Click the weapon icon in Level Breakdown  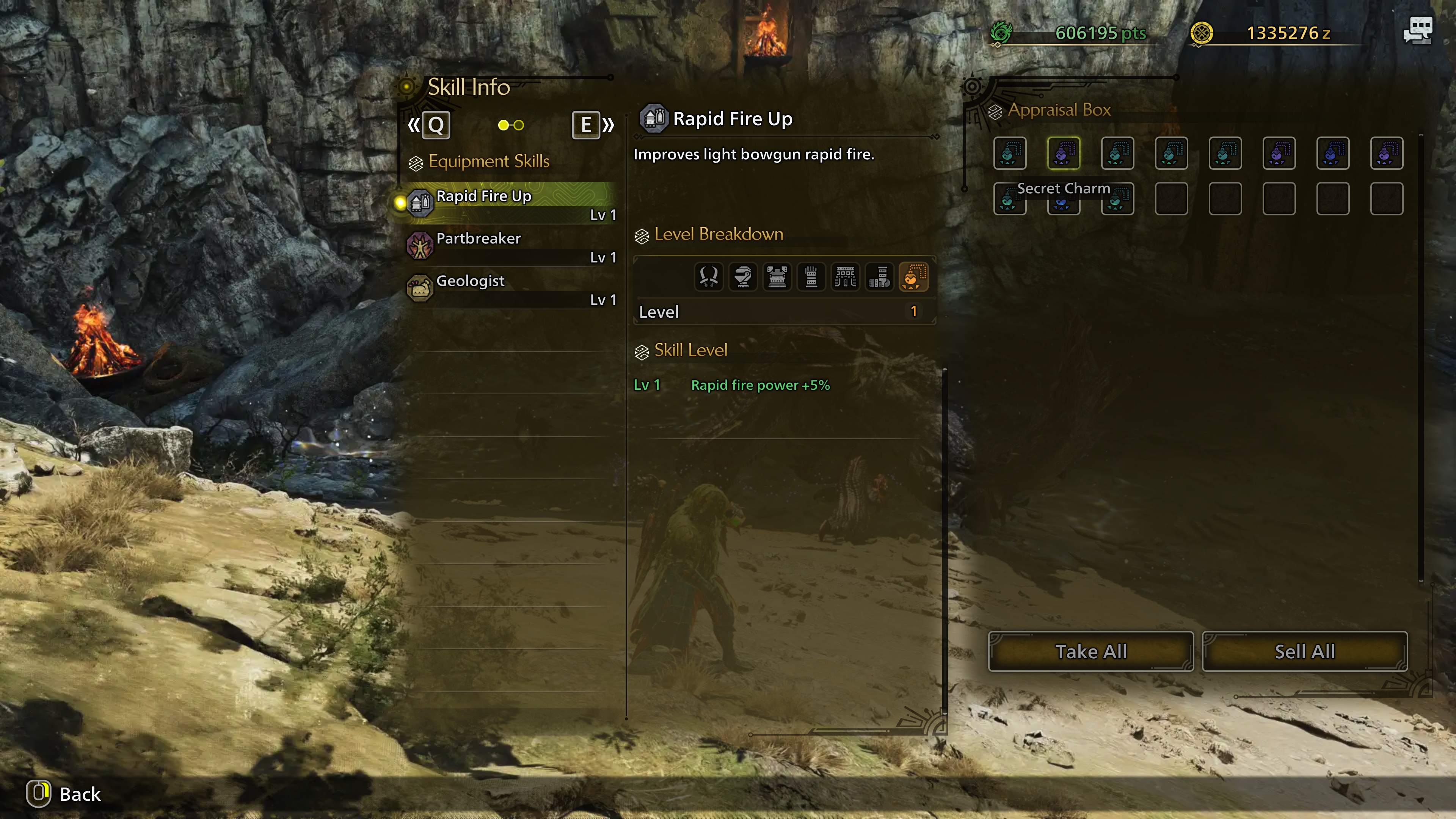point(709,277)
